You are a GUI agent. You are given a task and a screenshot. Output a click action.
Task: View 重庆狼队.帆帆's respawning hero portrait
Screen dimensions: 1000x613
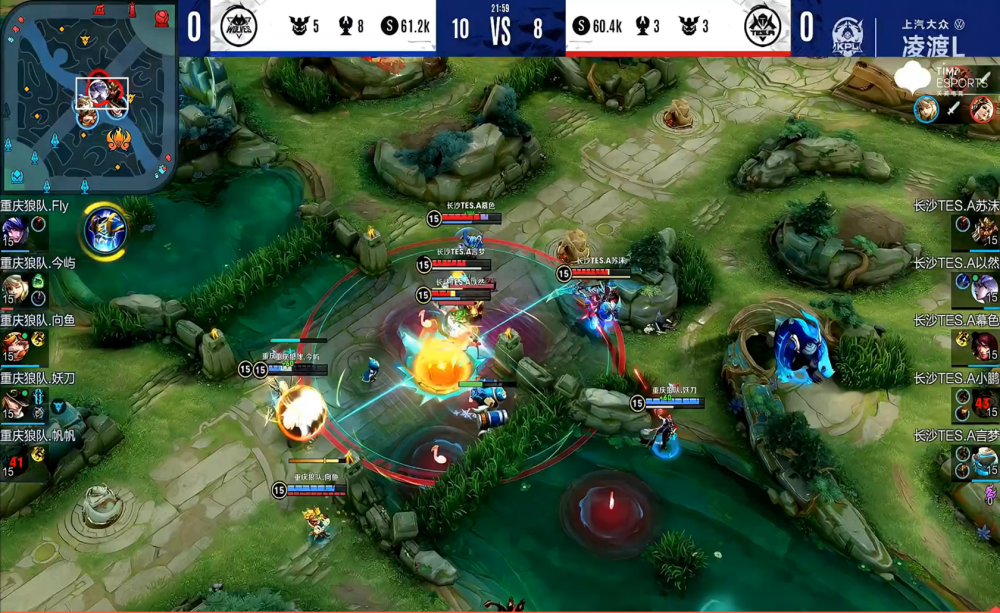tap(15, 461)
